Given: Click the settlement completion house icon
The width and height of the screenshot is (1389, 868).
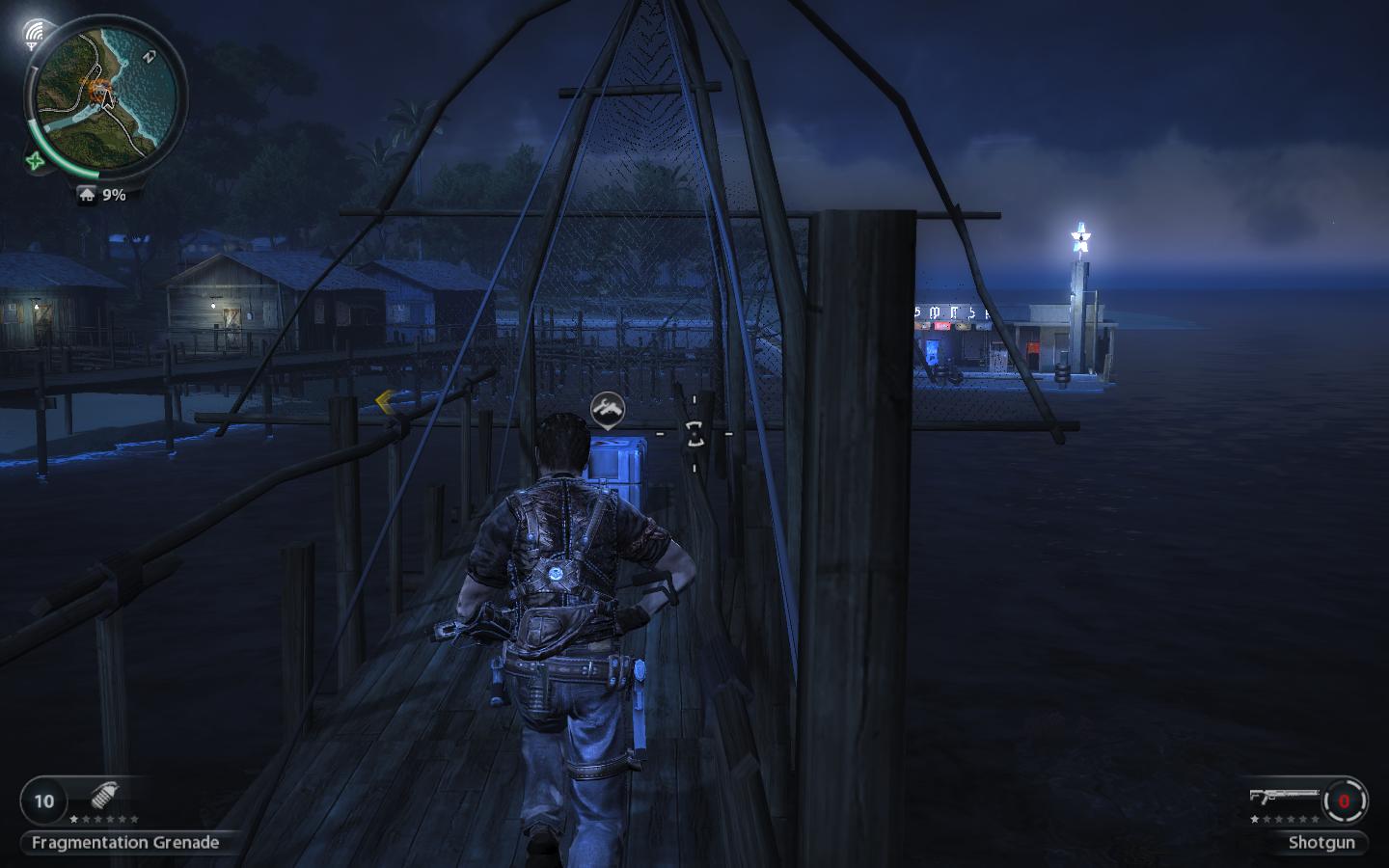Looking at the screenshot, I should 88,195.
